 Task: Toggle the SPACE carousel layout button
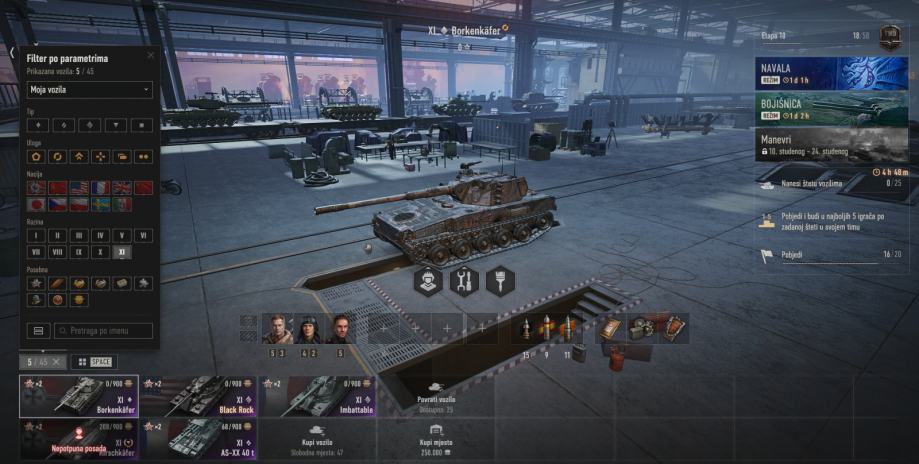coord(94,362)
